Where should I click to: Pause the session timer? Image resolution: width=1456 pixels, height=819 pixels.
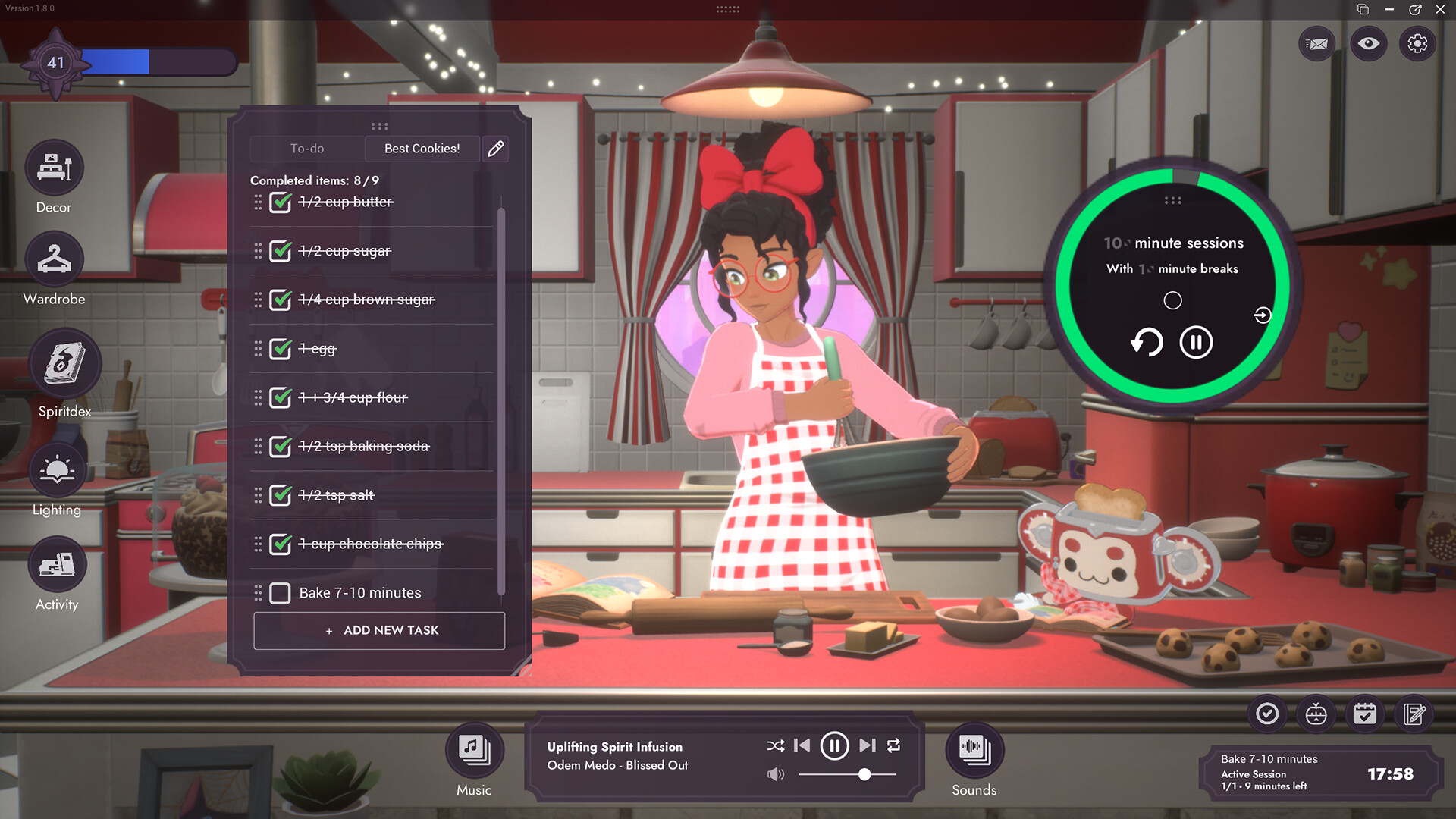[1196, 343]
